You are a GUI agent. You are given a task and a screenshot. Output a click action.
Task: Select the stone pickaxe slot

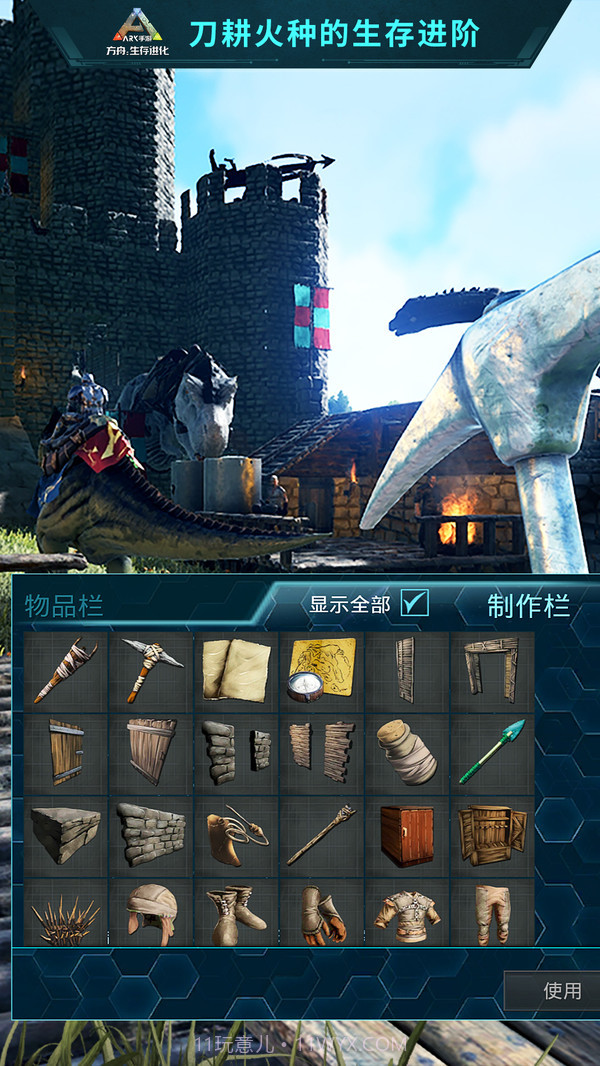[150, 670]
